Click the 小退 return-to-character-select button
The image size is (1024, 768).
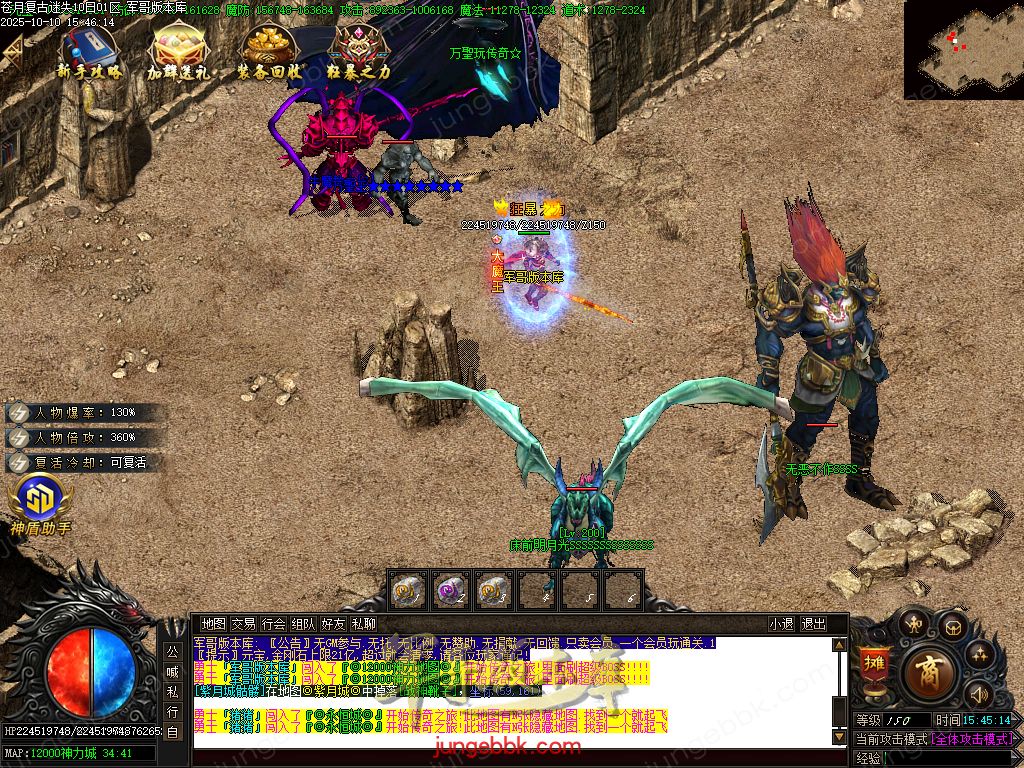(782, 623)
